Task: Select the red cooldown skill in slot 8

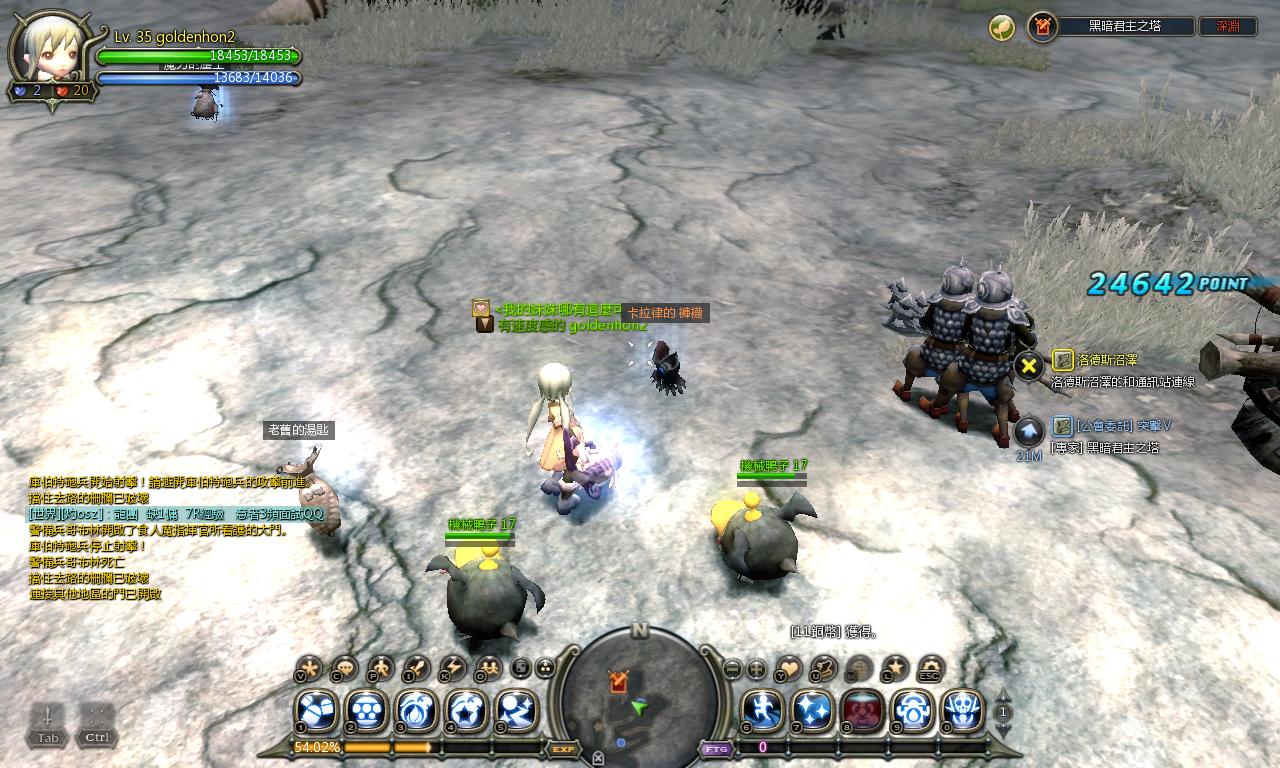Action: 862,711
